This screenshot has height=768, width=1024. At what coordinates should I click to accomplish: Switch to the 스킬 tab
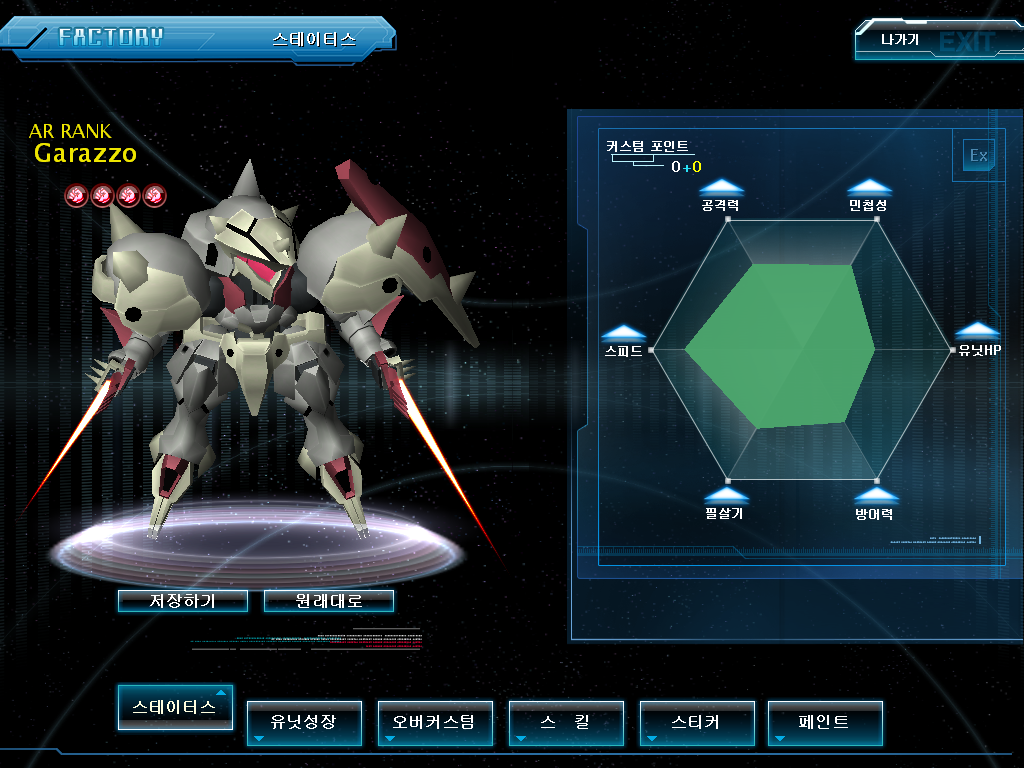pos(566,722)
